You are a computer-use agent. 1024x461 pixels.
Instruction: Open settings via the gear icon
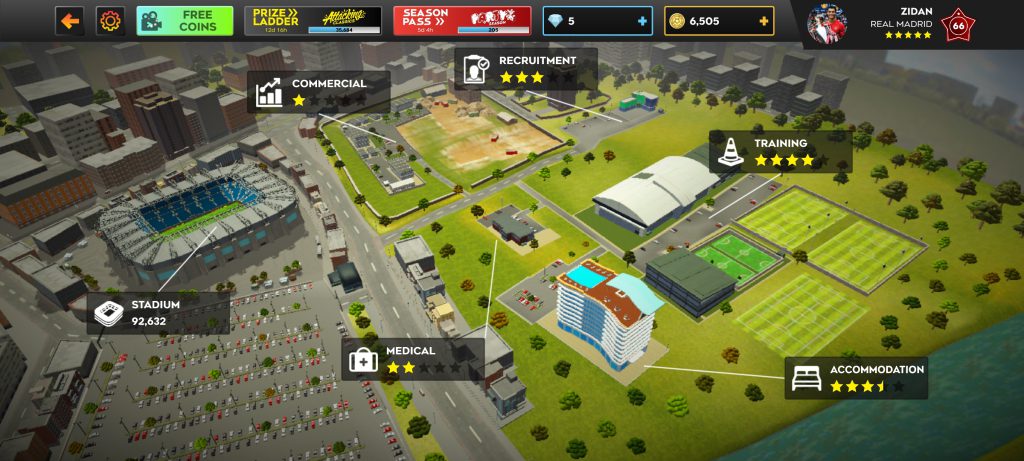coord(109,20)
